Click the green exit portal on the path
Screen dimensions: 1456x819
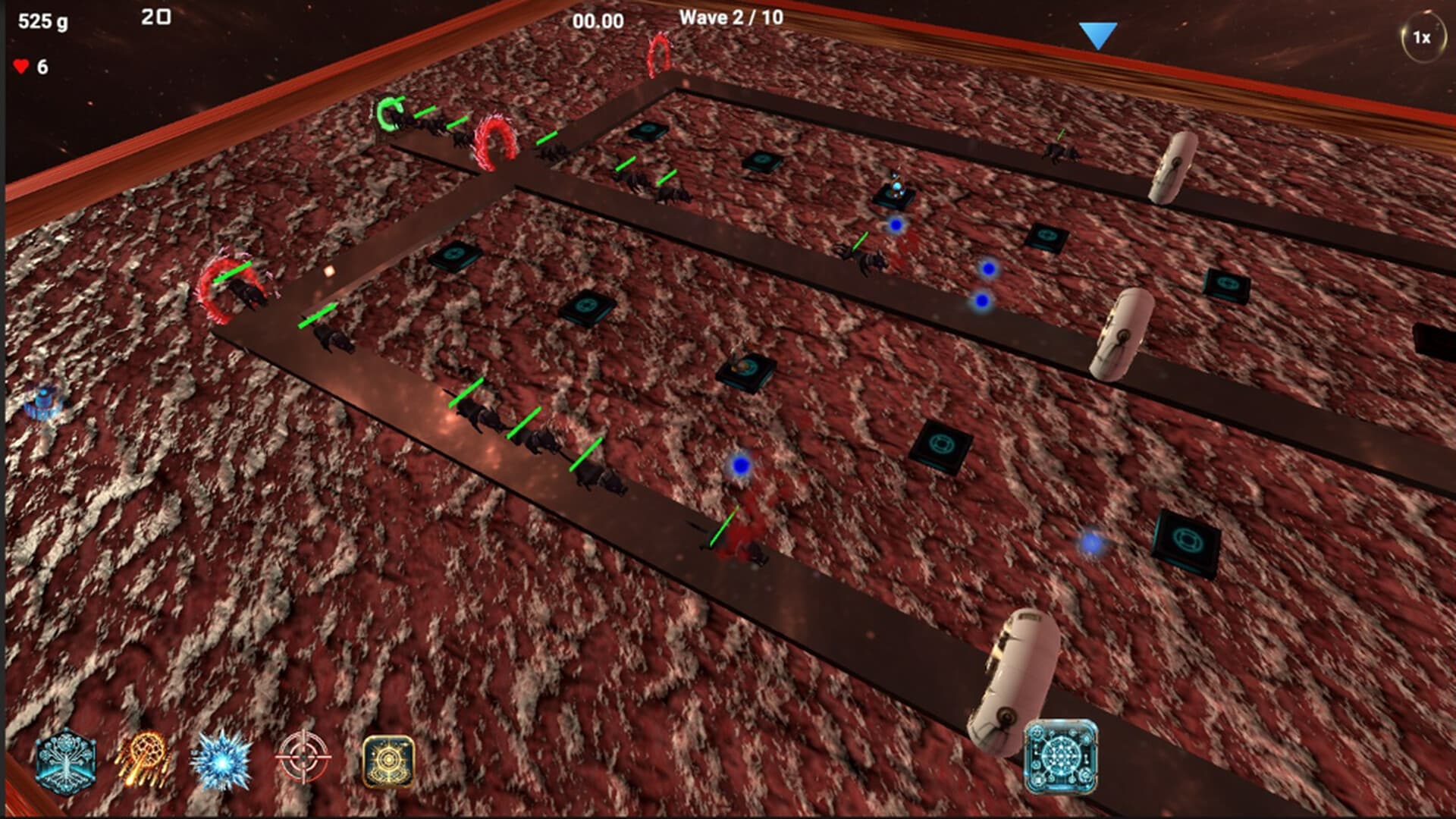click(x=388, y=114)
